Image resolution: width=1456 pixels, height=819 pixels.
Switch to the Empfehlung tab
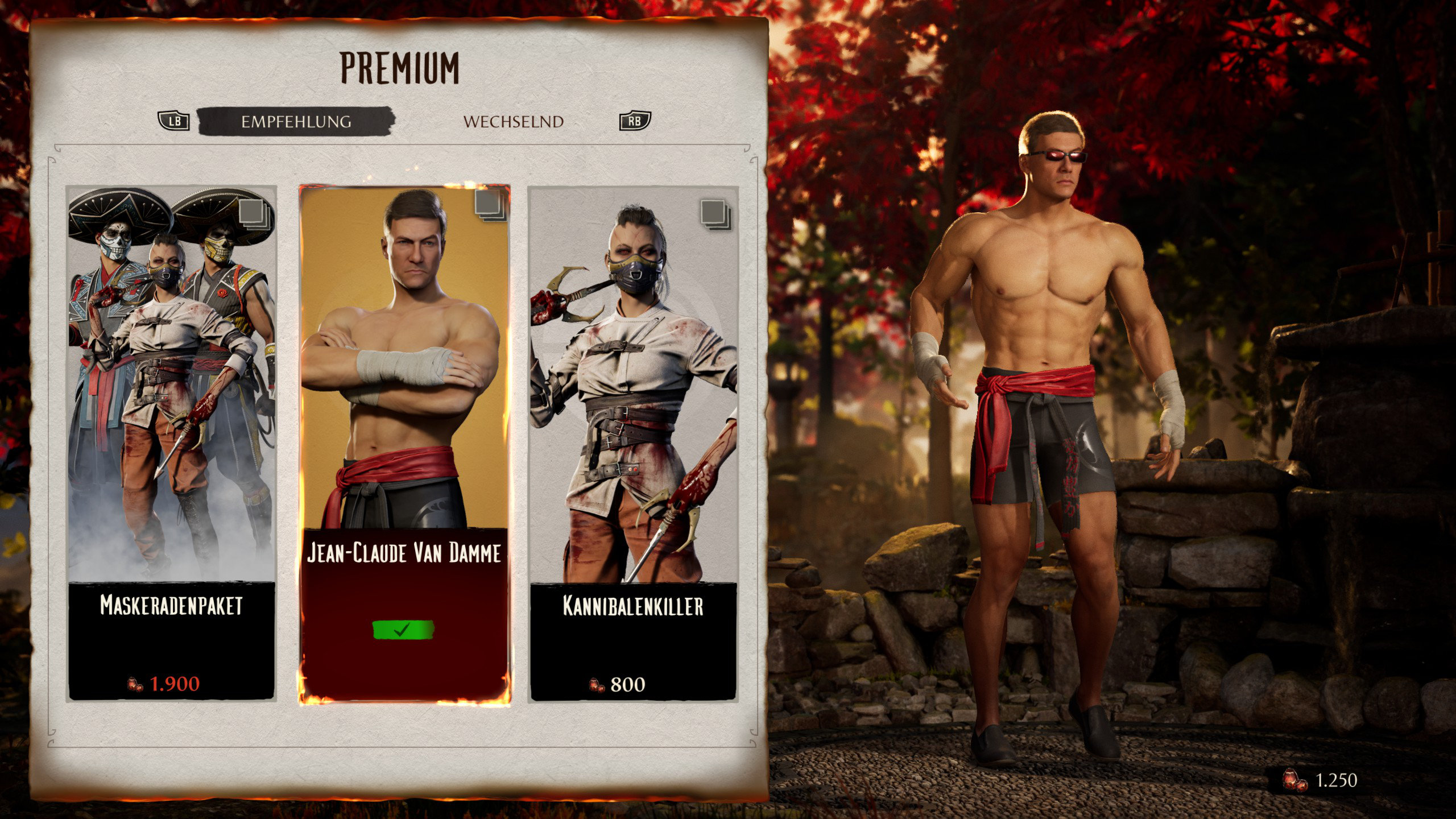[296, 121]
